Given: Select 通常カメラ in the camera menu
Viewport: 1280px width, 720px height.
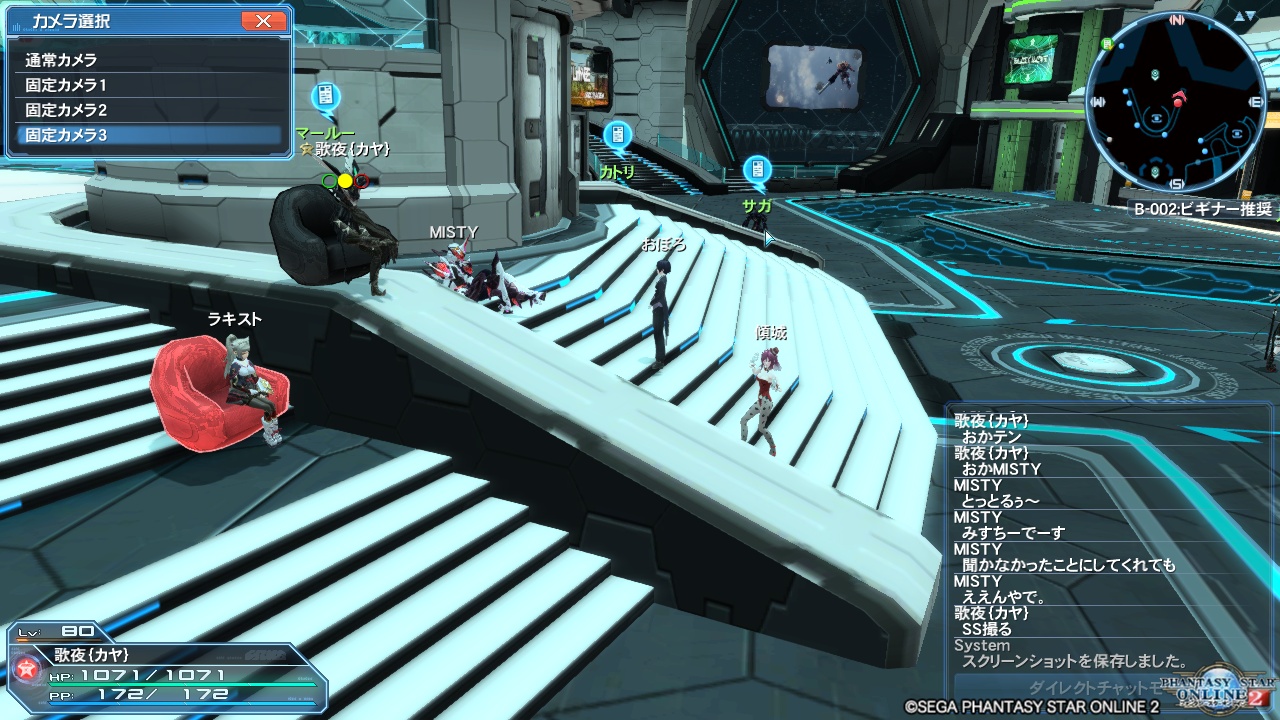Looking at the screenshot, I should click(x=150, y=60).
